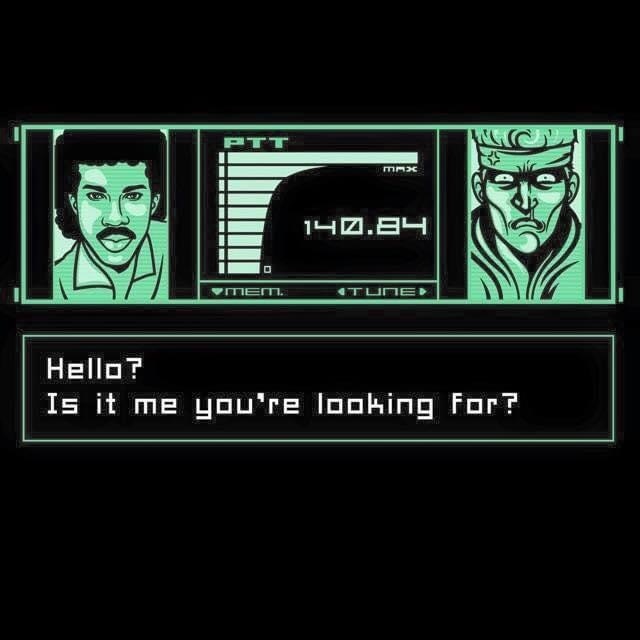This screenshot has height=640, width=640.
Task: Click the PTT label on the codec
Action: pos(255,143)
